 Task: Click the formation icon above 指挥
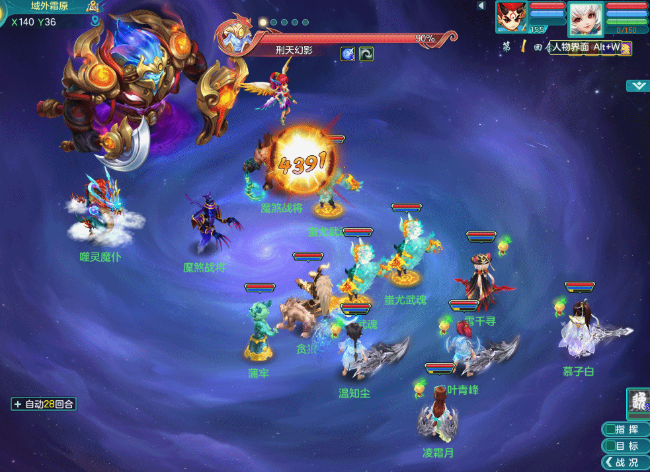pyautogui.click(x=637, y=403)
